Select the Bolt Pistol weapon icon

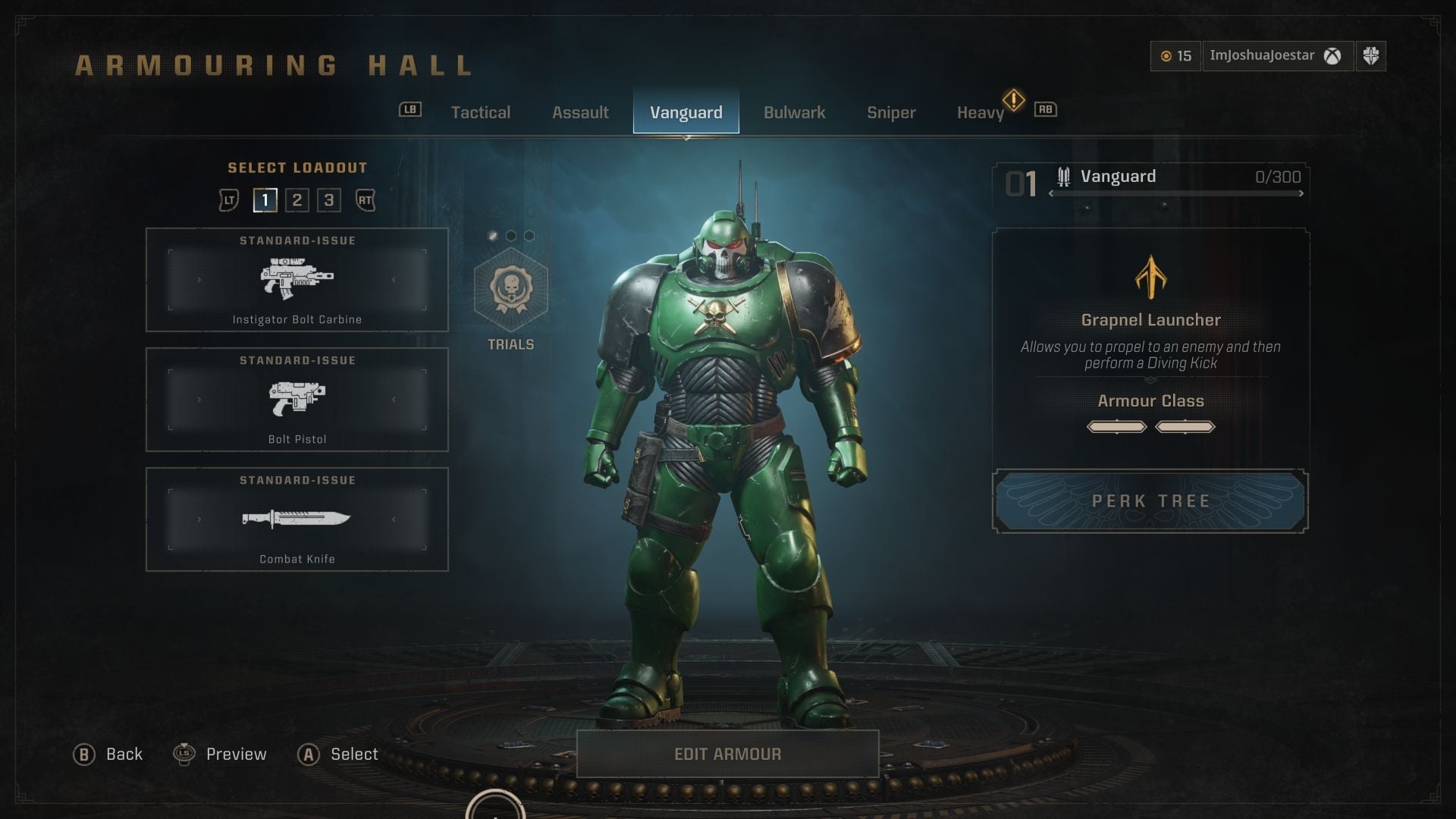(x=297, y=398)
